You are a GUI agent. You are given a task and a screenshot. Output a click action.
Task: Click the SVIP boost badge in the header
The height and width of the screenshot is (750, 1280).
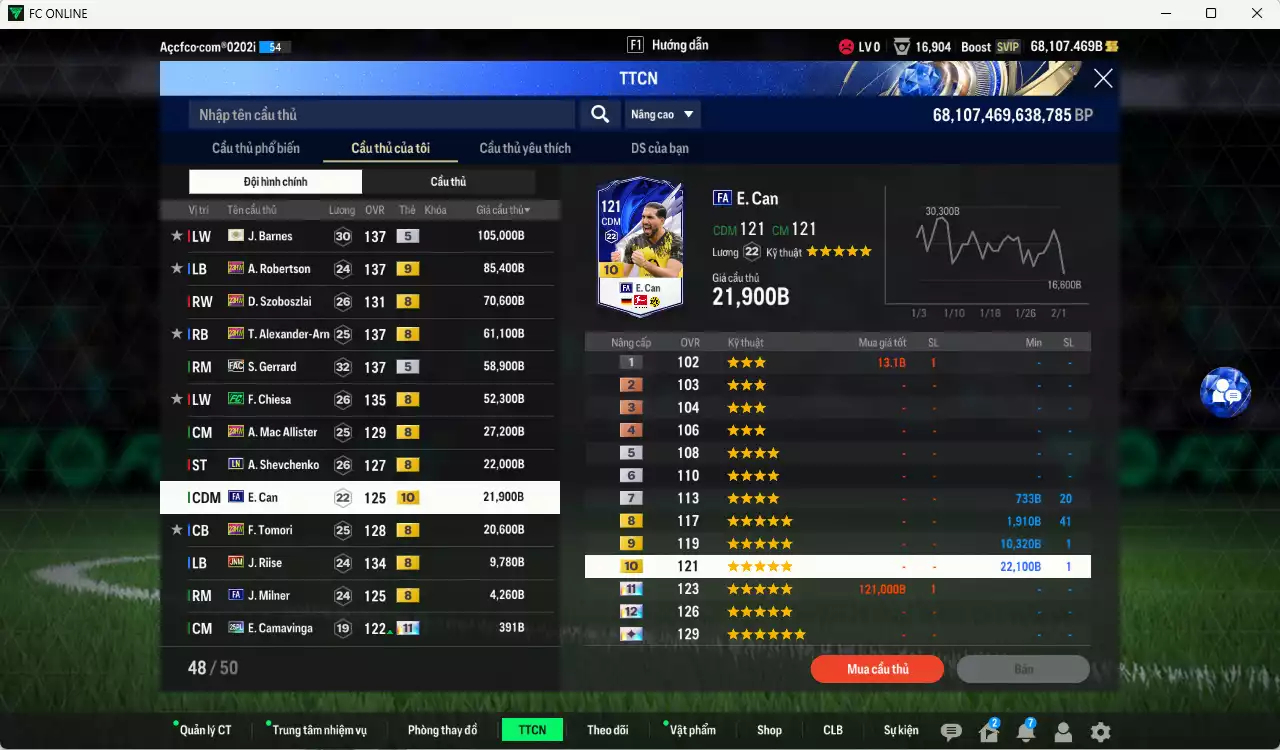(x=1008, y=46)
